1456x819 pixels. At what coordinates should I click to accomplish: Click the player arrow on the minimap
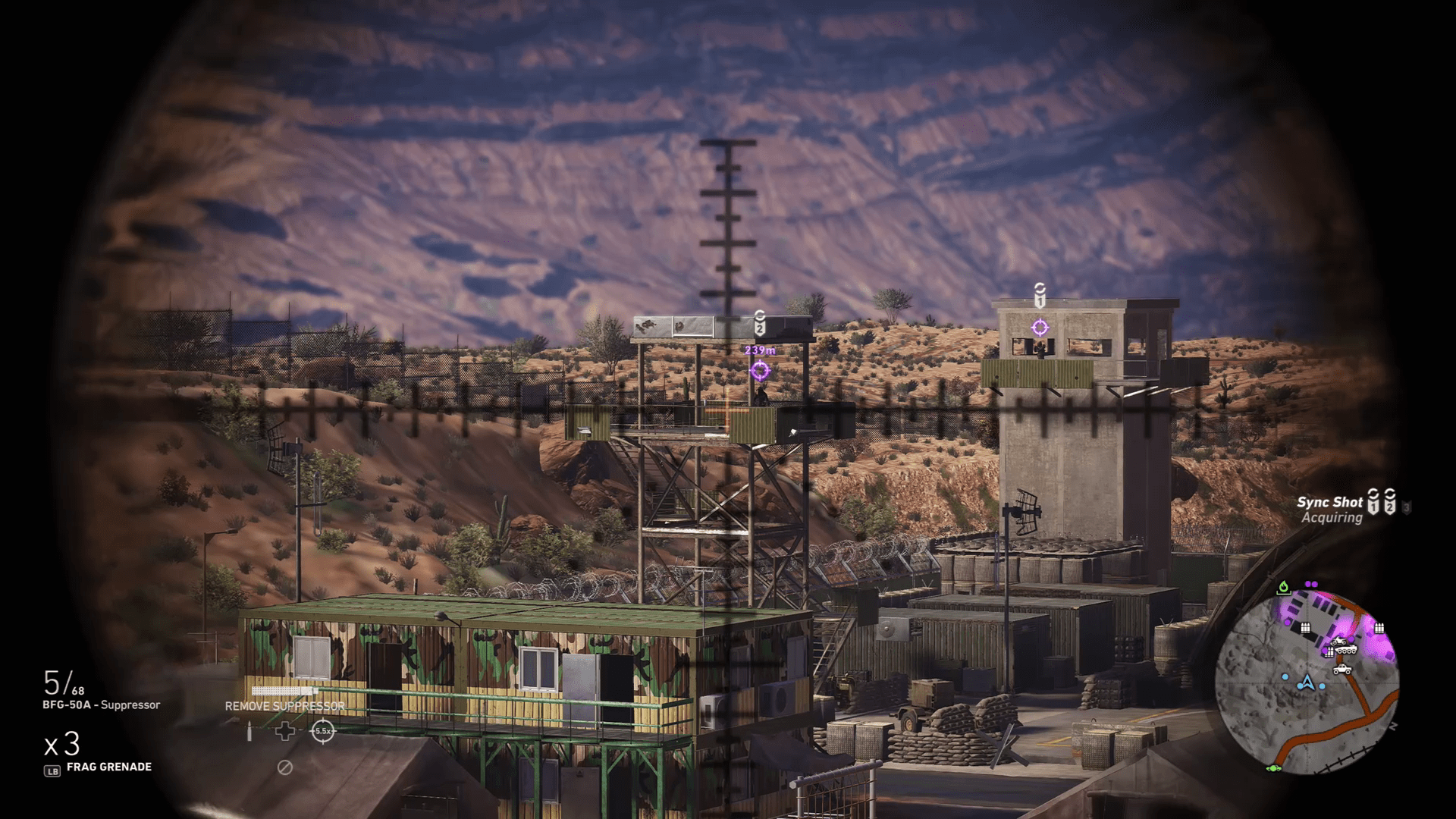(x=1307, y=682)
